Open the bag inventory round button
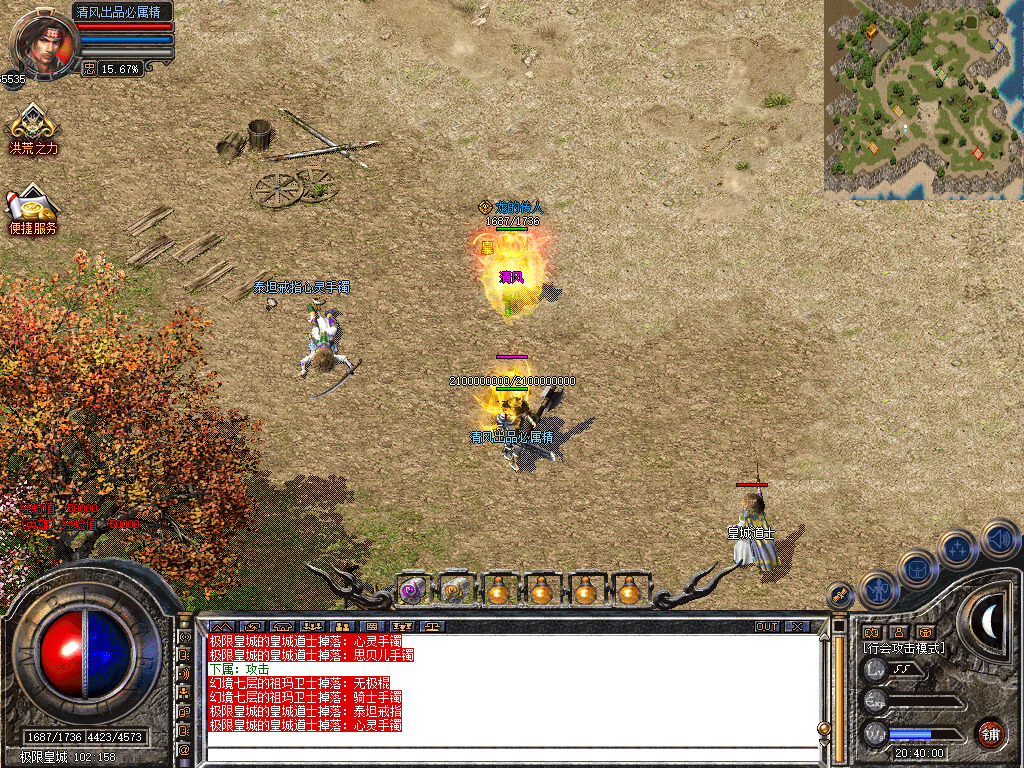This screenshot has width=1024, height=768. click(x=917, y=568)
